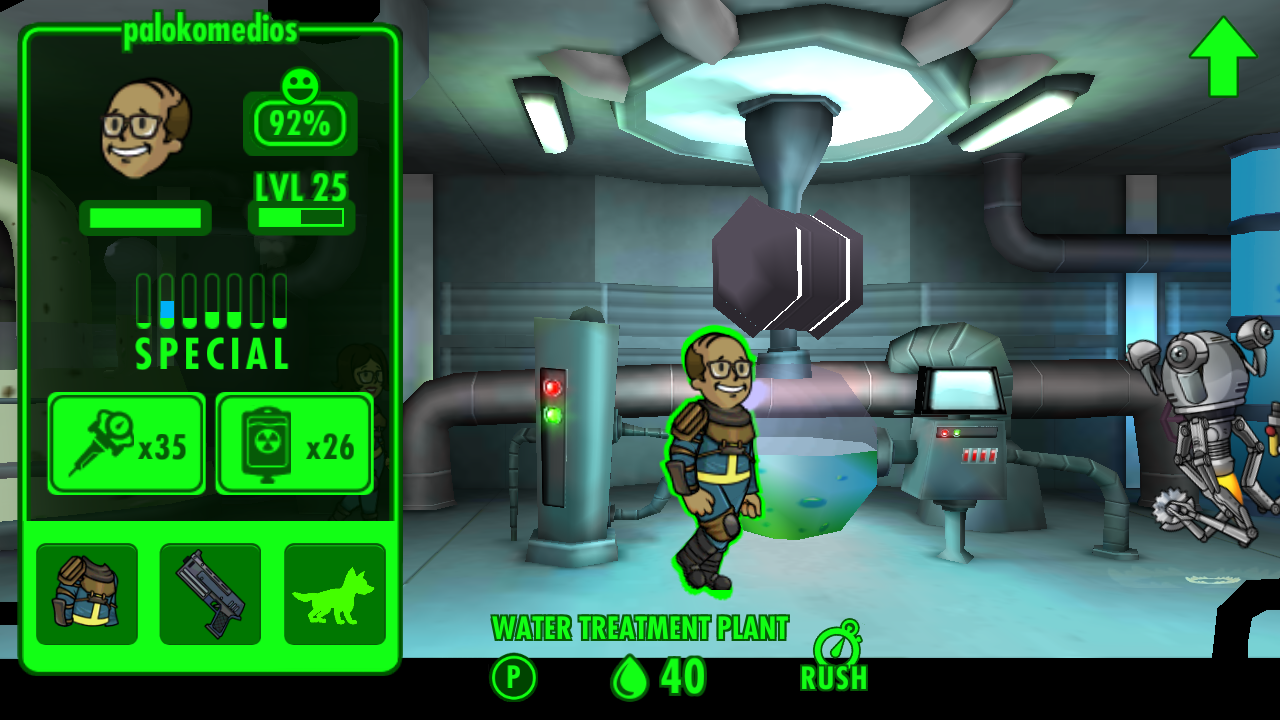Use a RadAway on the dweller

click(x=295, y=443)
